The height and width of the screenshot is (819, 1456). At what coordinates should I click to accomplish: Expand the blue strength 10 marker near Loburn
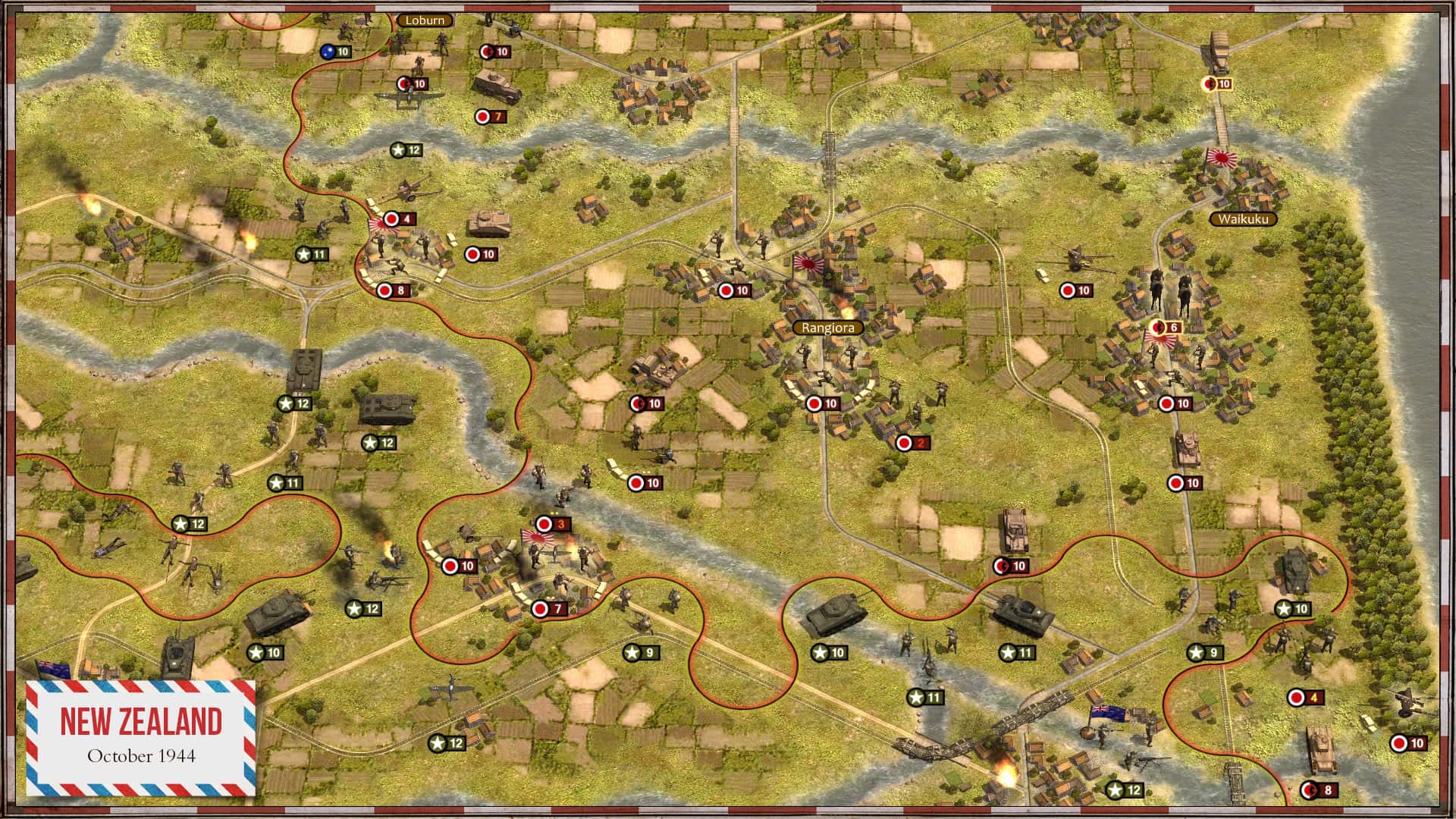pyautogui.click(x=337, y=52)
